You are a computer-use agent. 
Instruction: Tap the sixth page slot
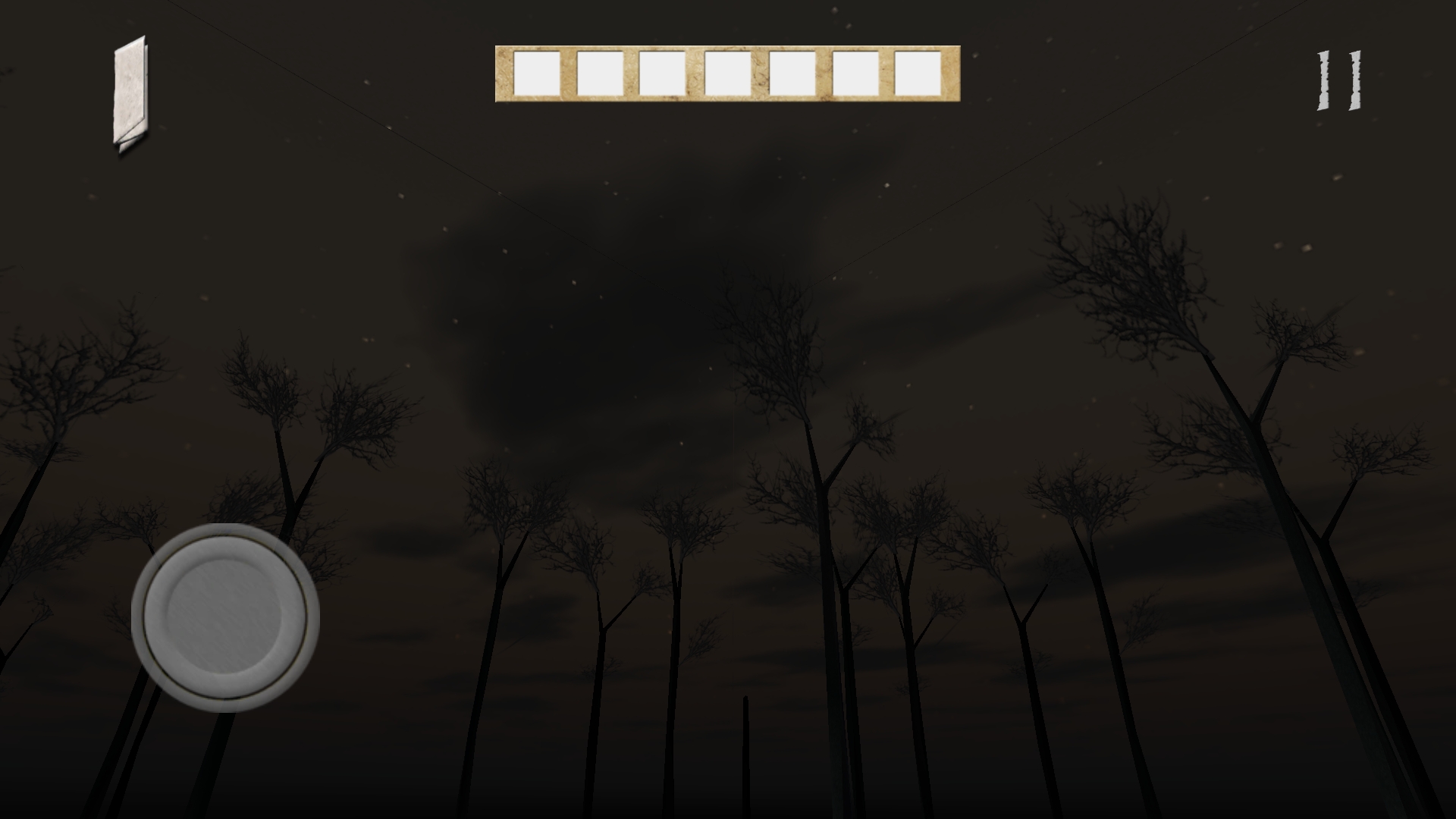pyautogui.click(x=855, y=73)
